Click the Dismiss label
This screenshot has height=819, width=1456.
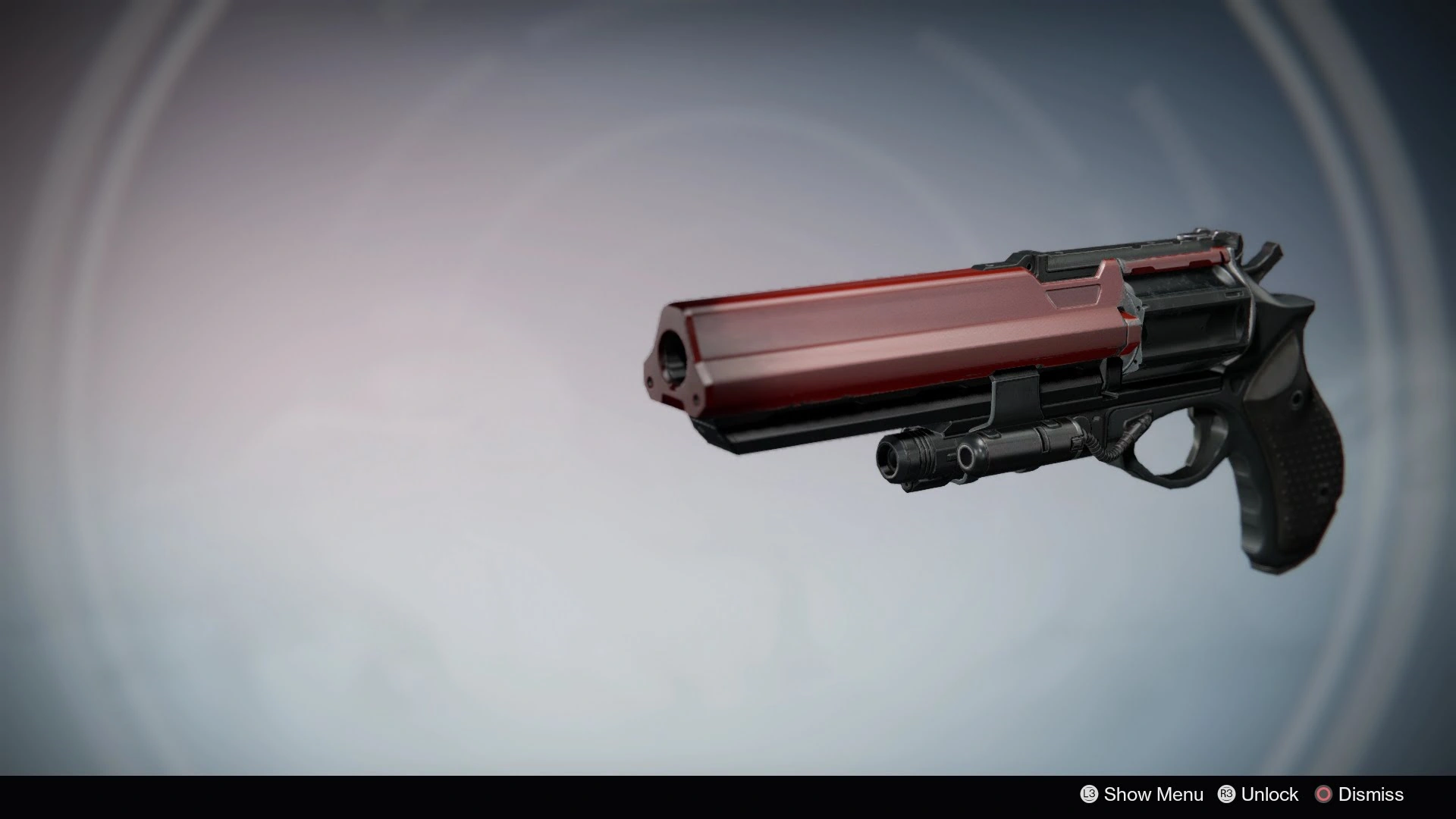1371,794
